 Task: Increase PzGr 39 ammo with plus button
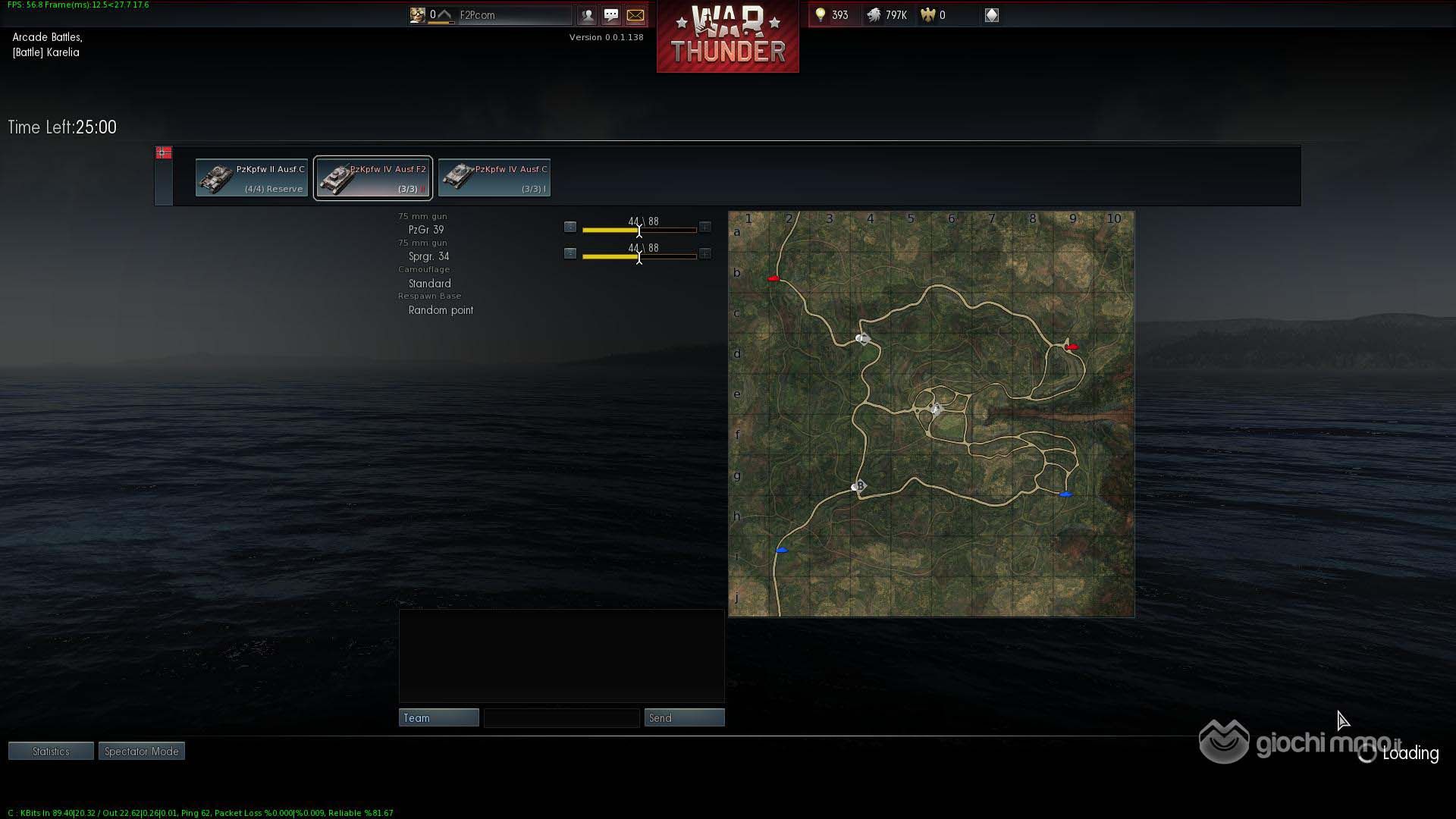(x=705, y=227)
